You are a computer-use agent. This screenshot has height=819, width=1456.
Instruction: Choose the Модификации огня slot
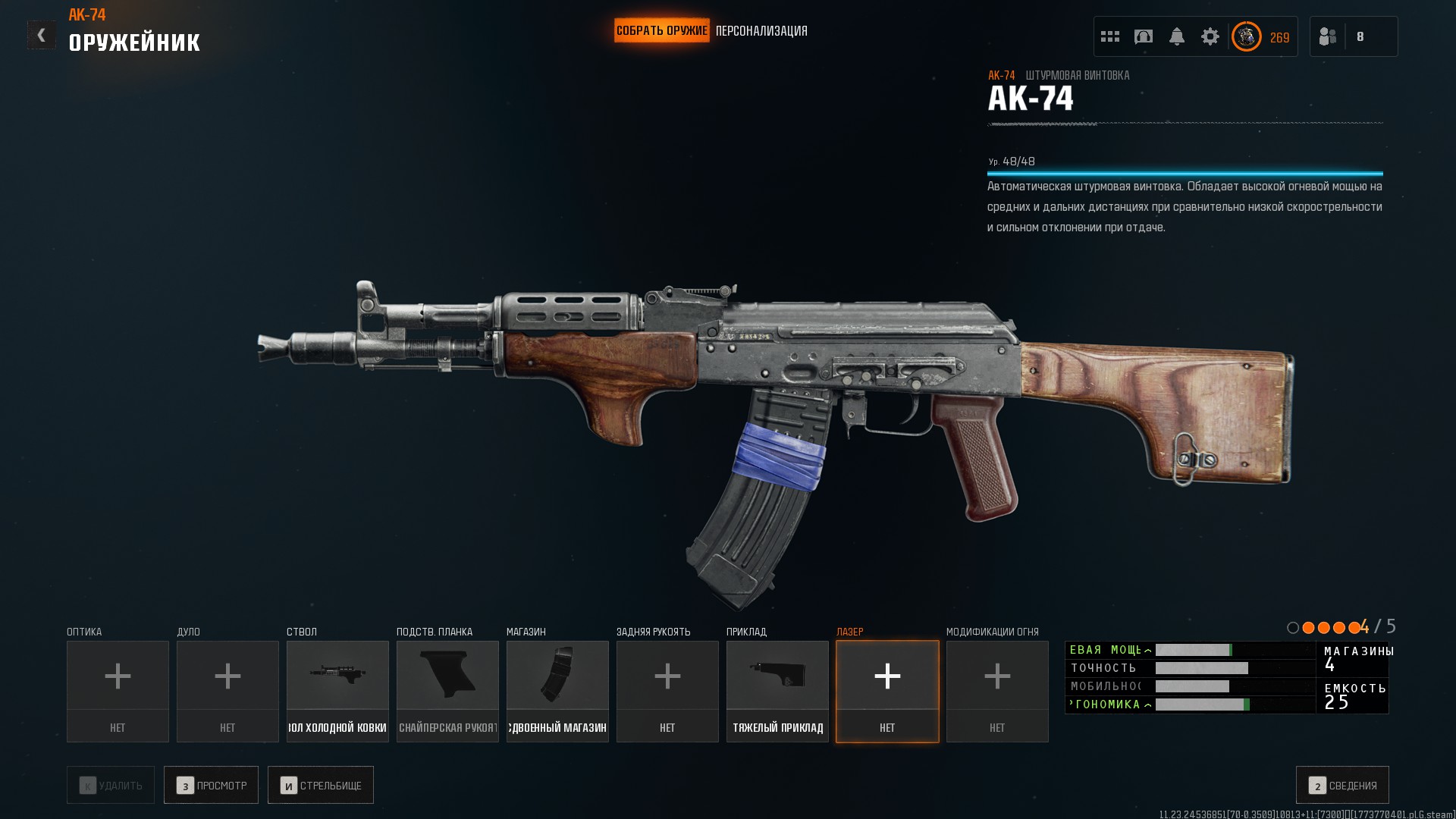click(x=997, y=691)
